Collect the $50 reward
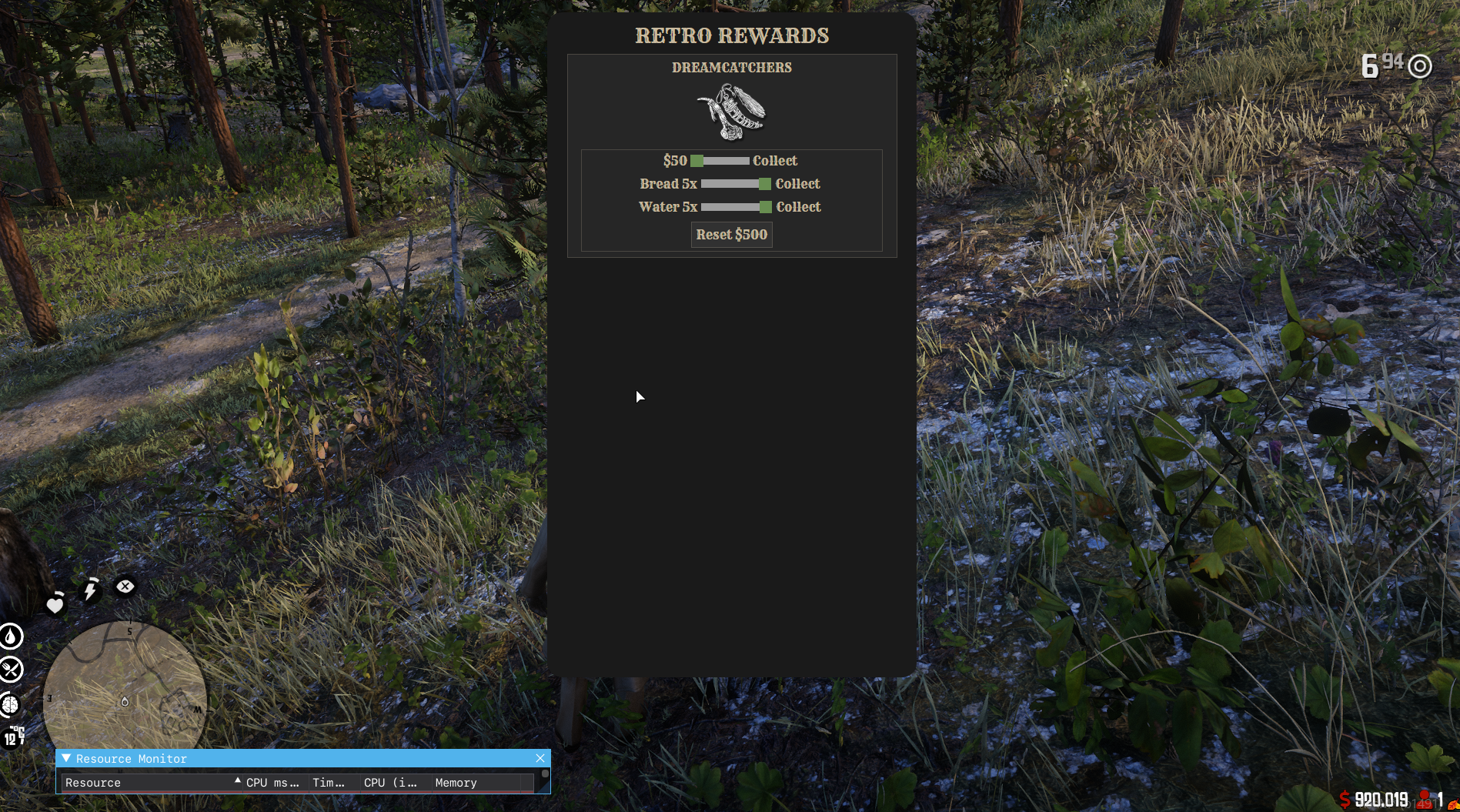 point(774,161)
